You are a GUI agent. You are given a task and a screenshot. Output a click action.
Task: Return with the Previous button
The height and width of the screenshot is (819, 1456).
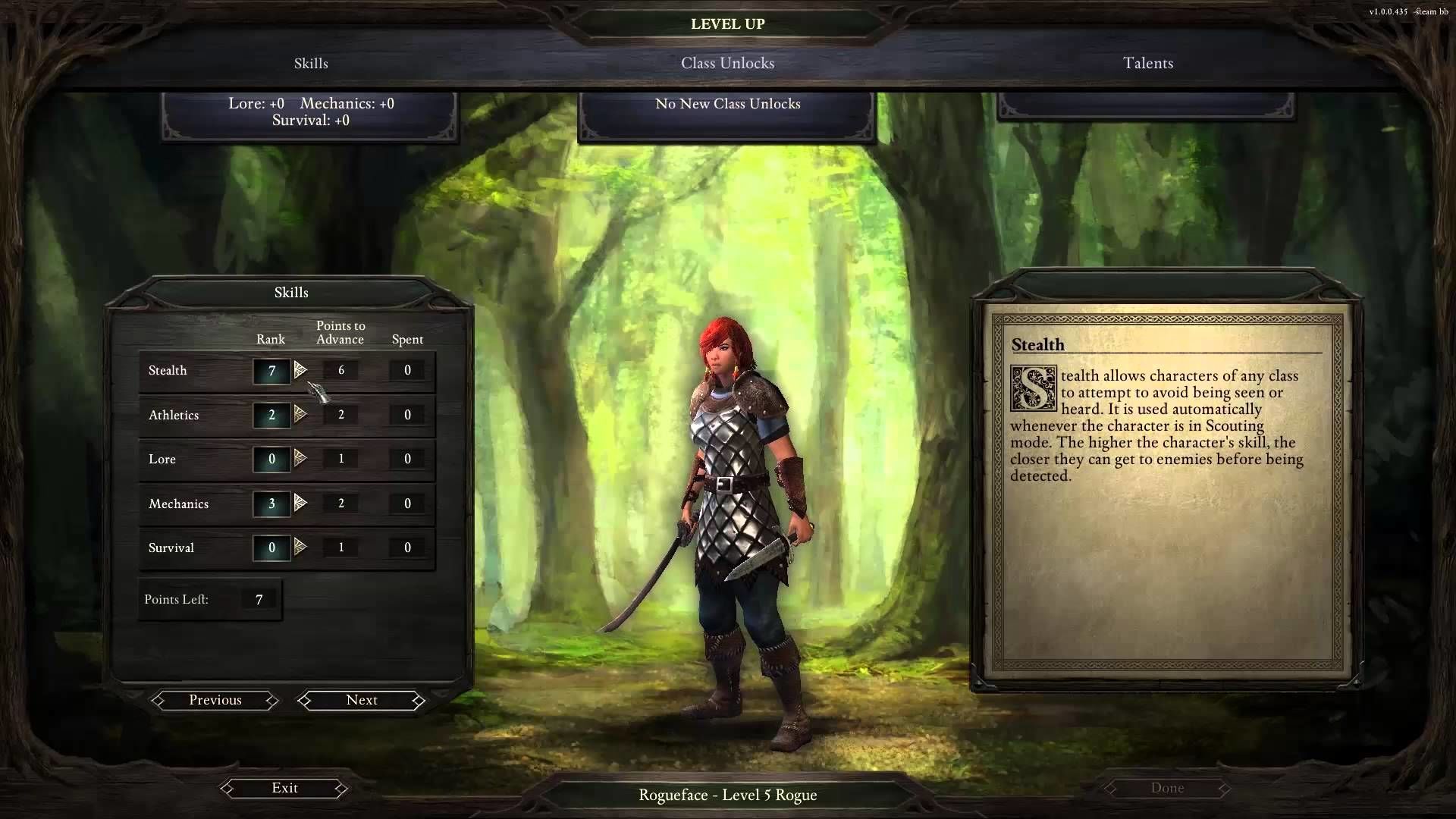point(215,700)
